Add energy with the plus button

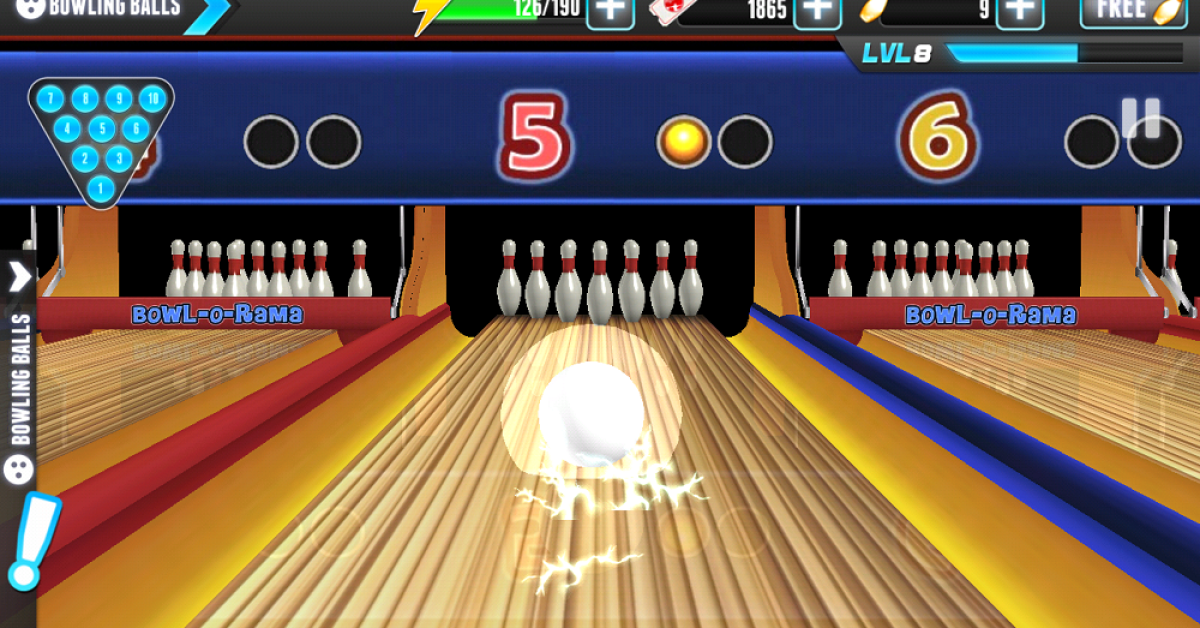(609, 11)
